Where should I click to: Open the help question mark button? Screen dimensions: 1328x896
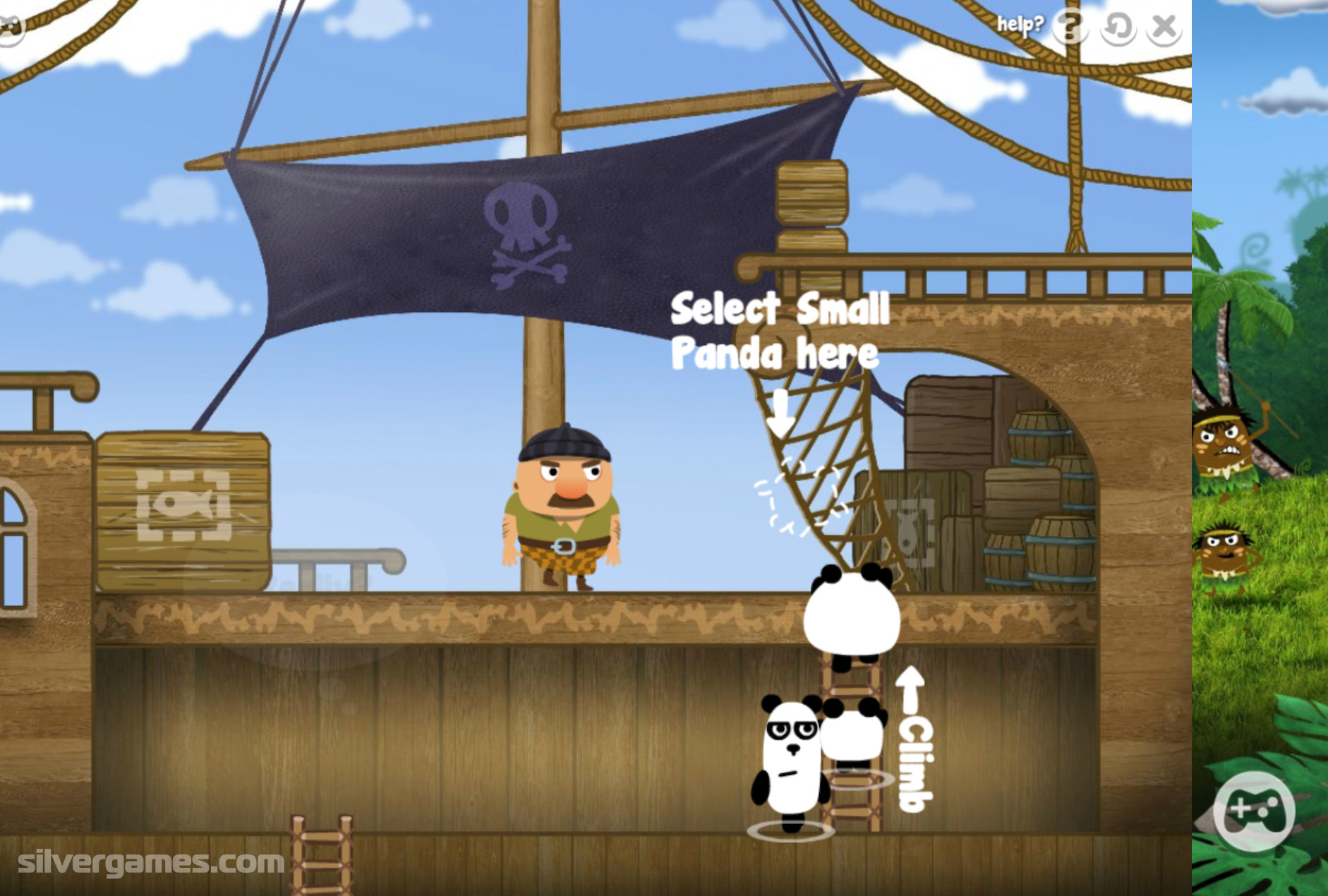click(1070, 27)
